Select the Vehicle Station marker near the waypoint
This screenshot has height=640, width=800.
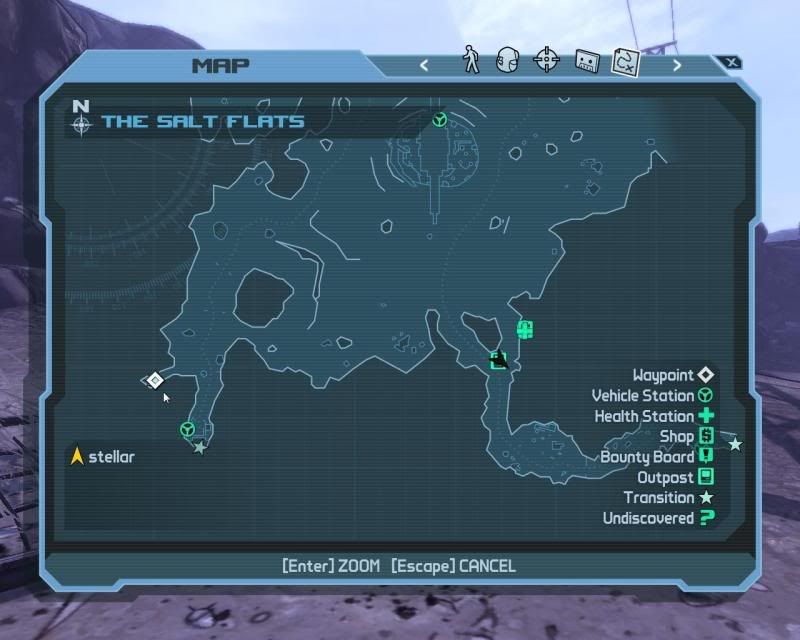187,429
